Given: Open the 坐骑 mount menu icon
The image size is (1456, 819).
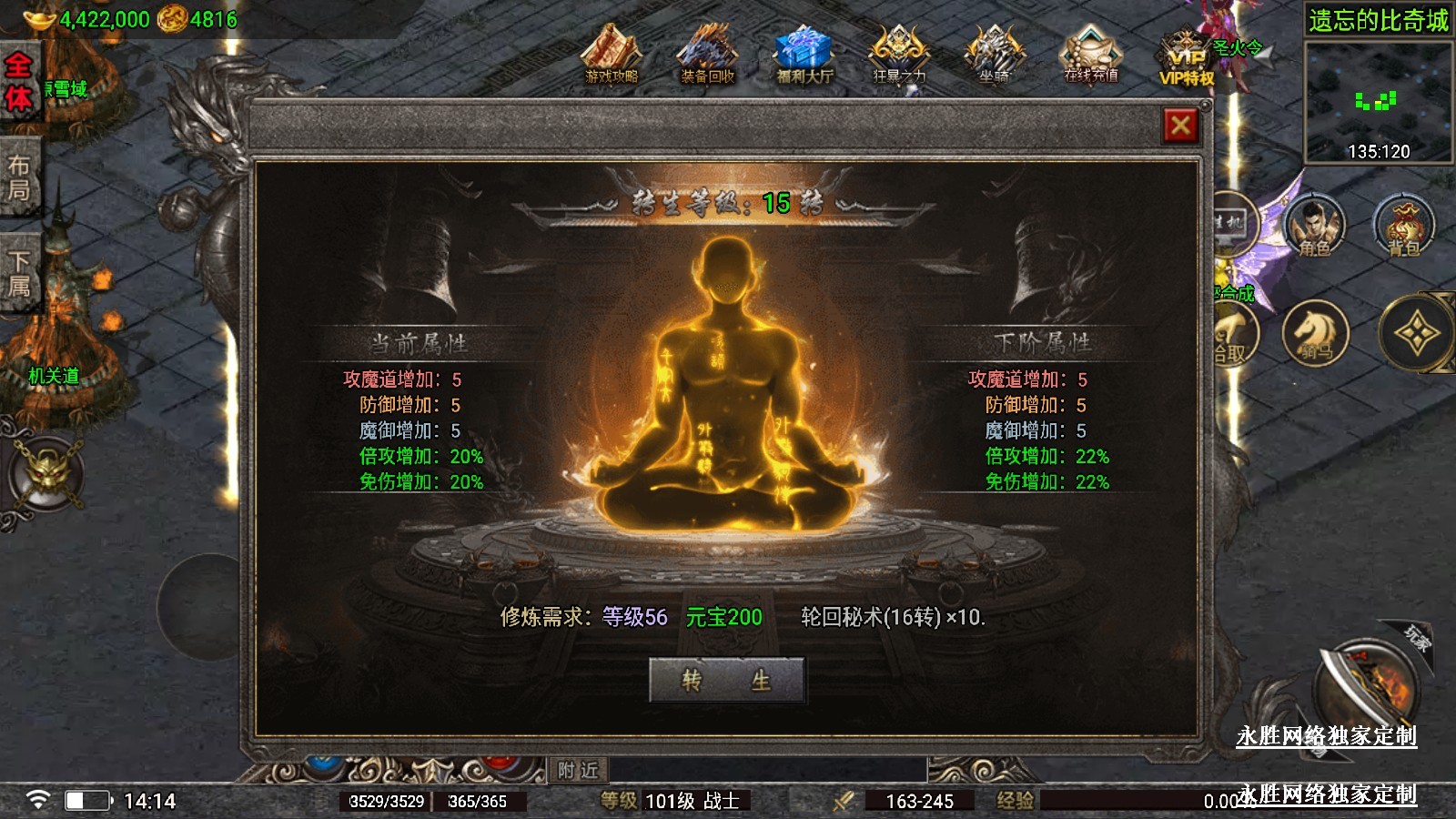Looking at the screenshot, I should pos(994,55).
